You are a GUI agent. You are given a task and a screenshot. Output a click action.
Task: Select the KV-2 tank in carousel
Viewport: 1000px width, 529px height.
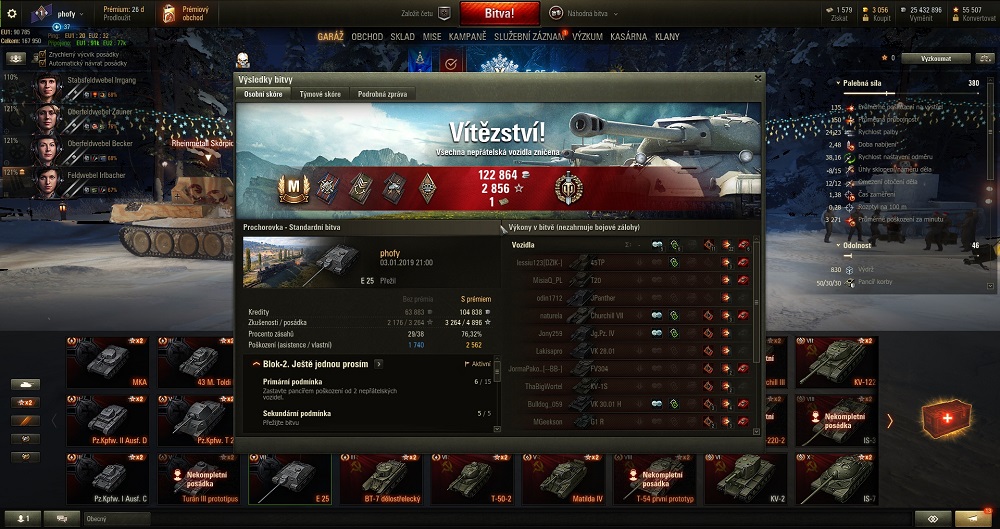pos(741,480)
